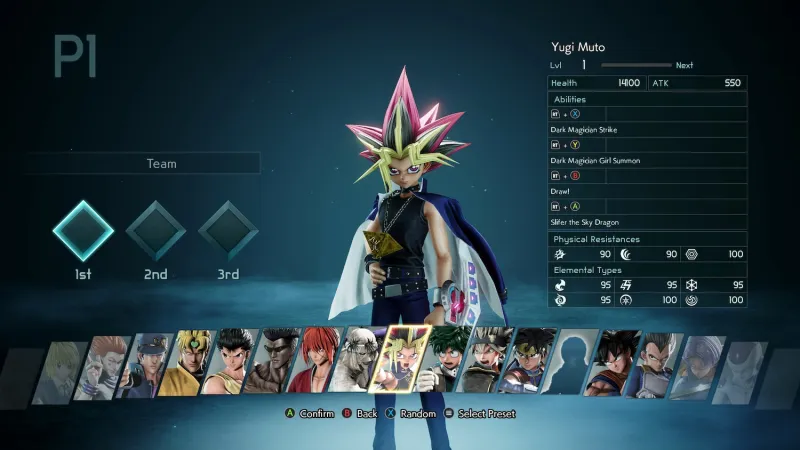
Task: Select the 1st team slot diamond
Action: (83, 231)
